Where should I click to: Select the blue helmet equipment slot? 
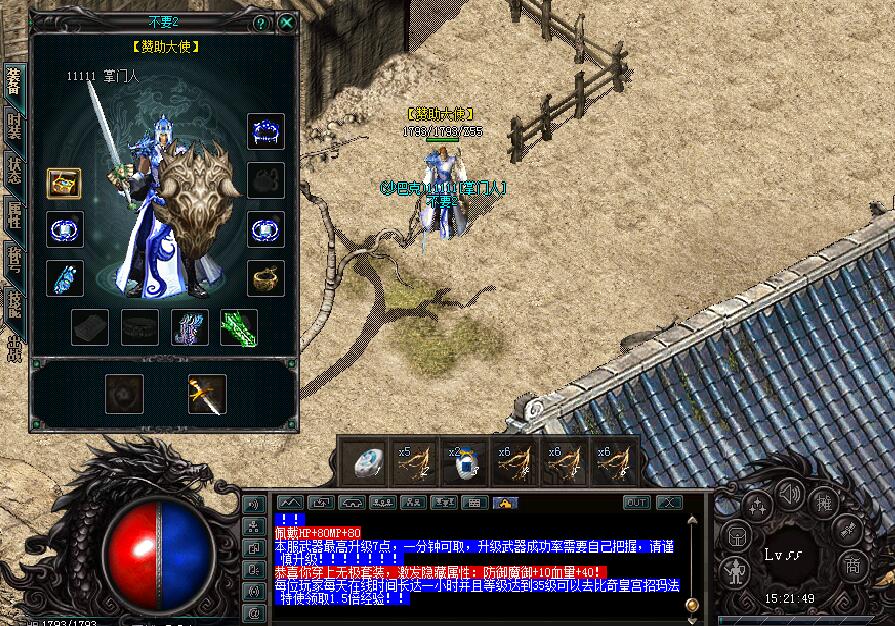point(266,131)
